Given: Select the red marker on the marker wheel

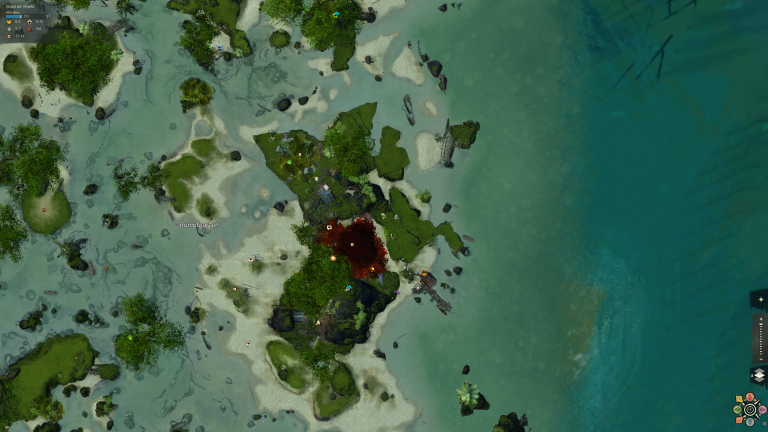Looking at the screenshot, I should (x=750, y=397).
